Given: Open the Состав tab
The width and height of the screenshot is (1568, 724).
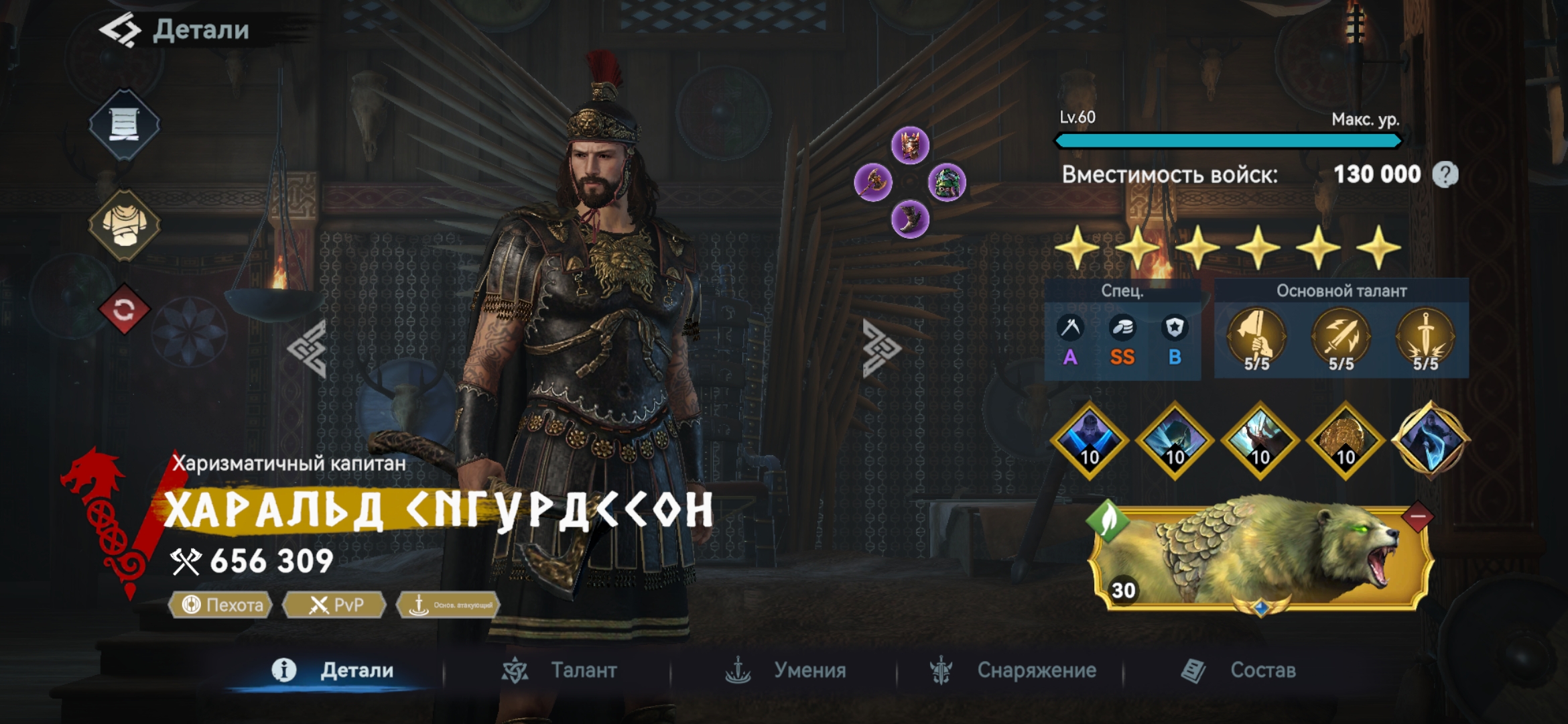Looking at the screenshot, I should pos(1238,670).
